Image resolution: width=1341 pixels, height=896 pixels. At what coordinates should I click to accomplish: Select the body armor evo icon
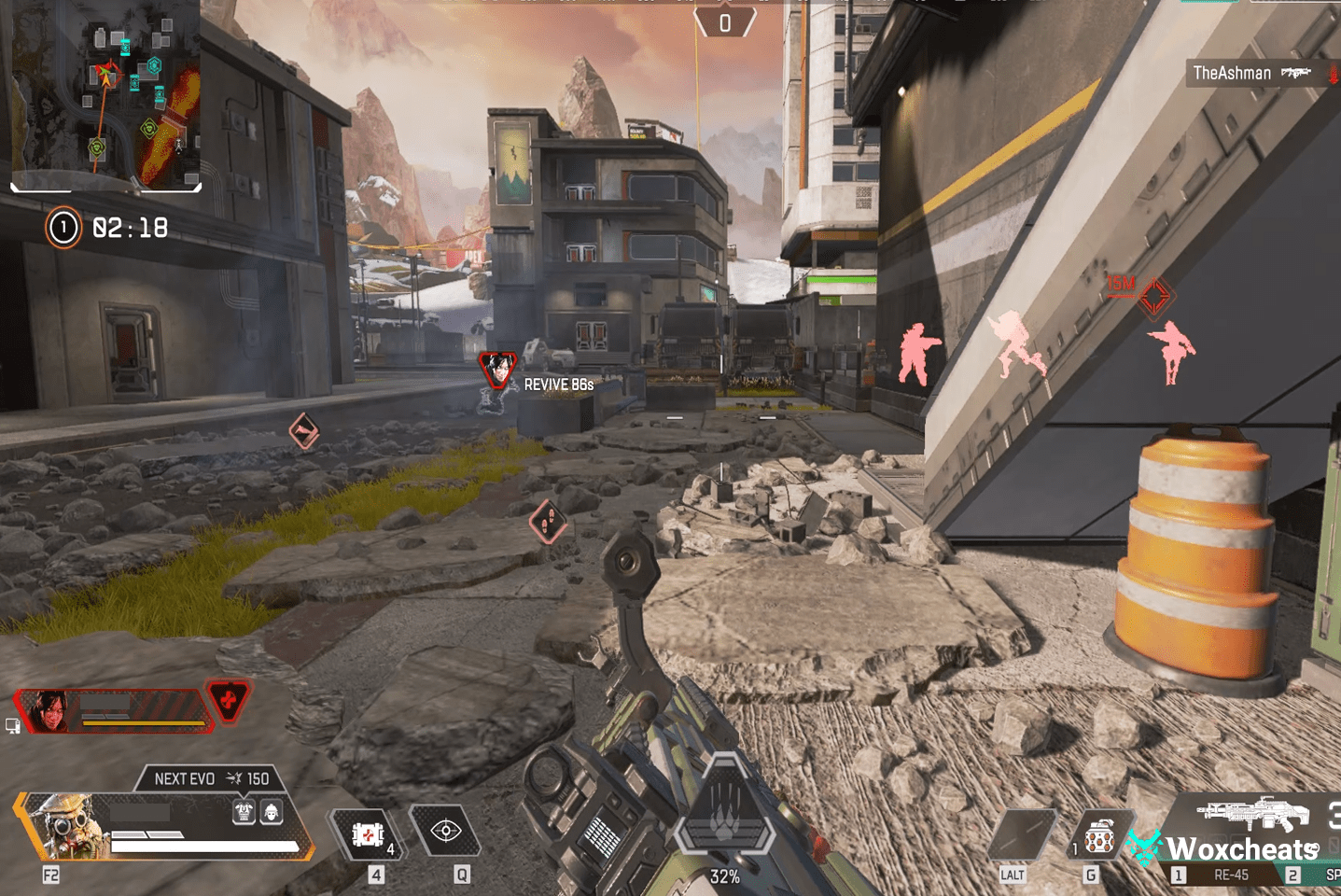point(244,812)
